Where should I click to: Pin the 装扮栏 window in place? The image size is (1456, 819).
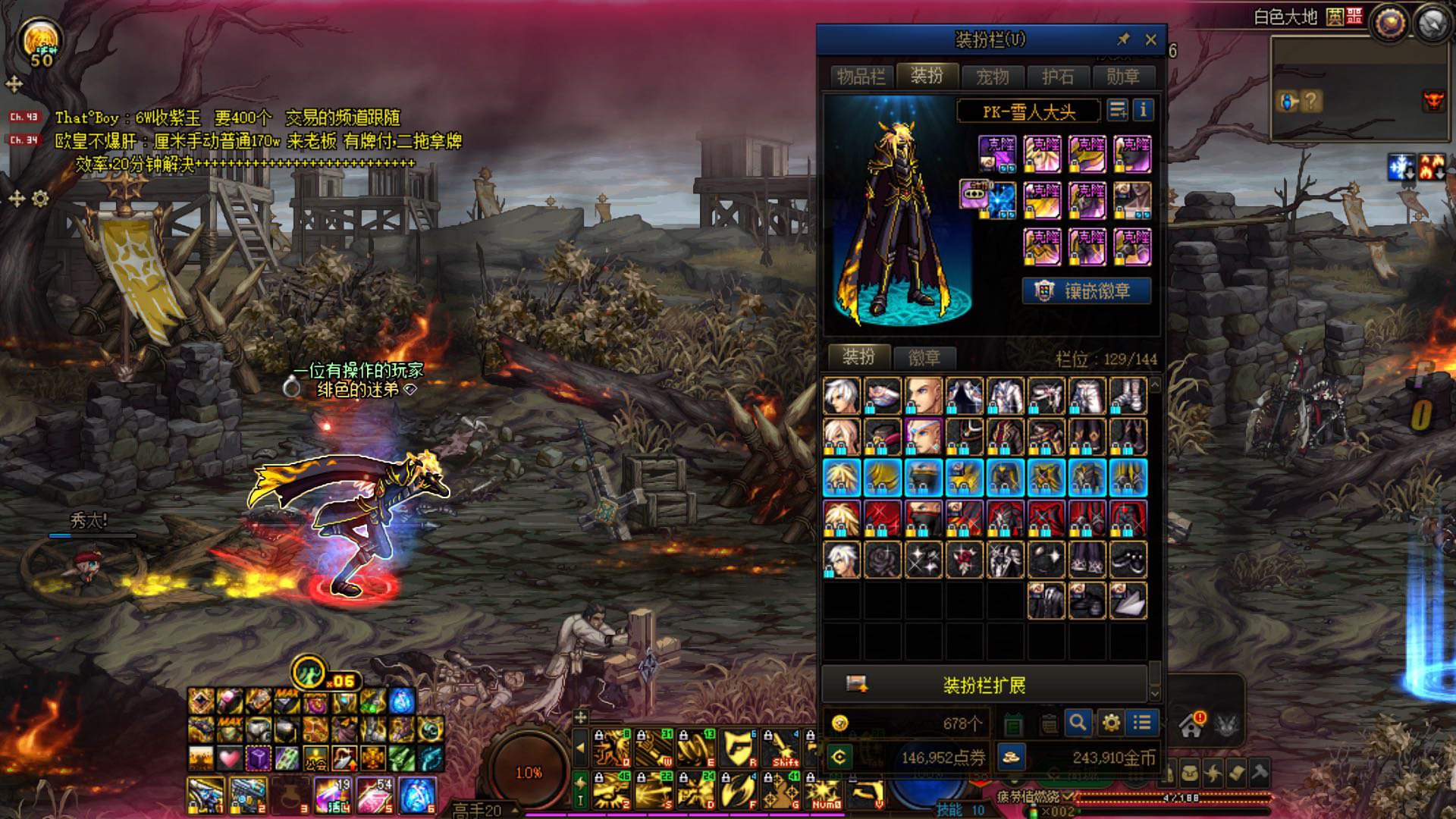pyautogui.click(x=1123, y=39)
